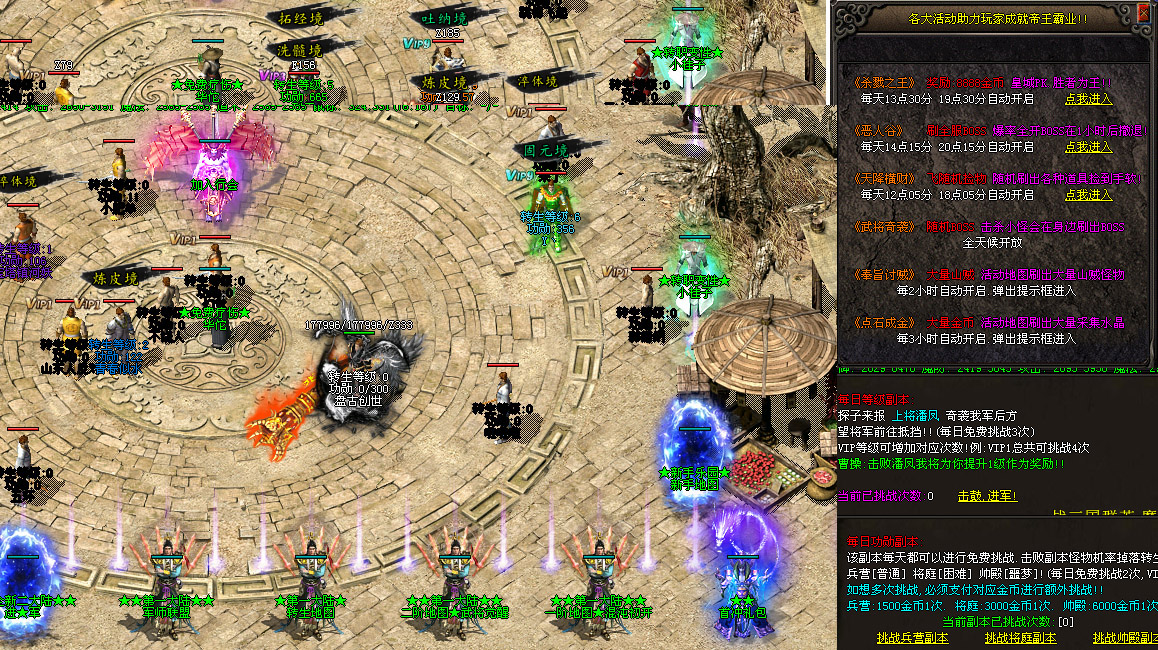Challenge the commander's hall dungeon 挑战帅殿副本

pyautogui.click(x=1126, y=638)
